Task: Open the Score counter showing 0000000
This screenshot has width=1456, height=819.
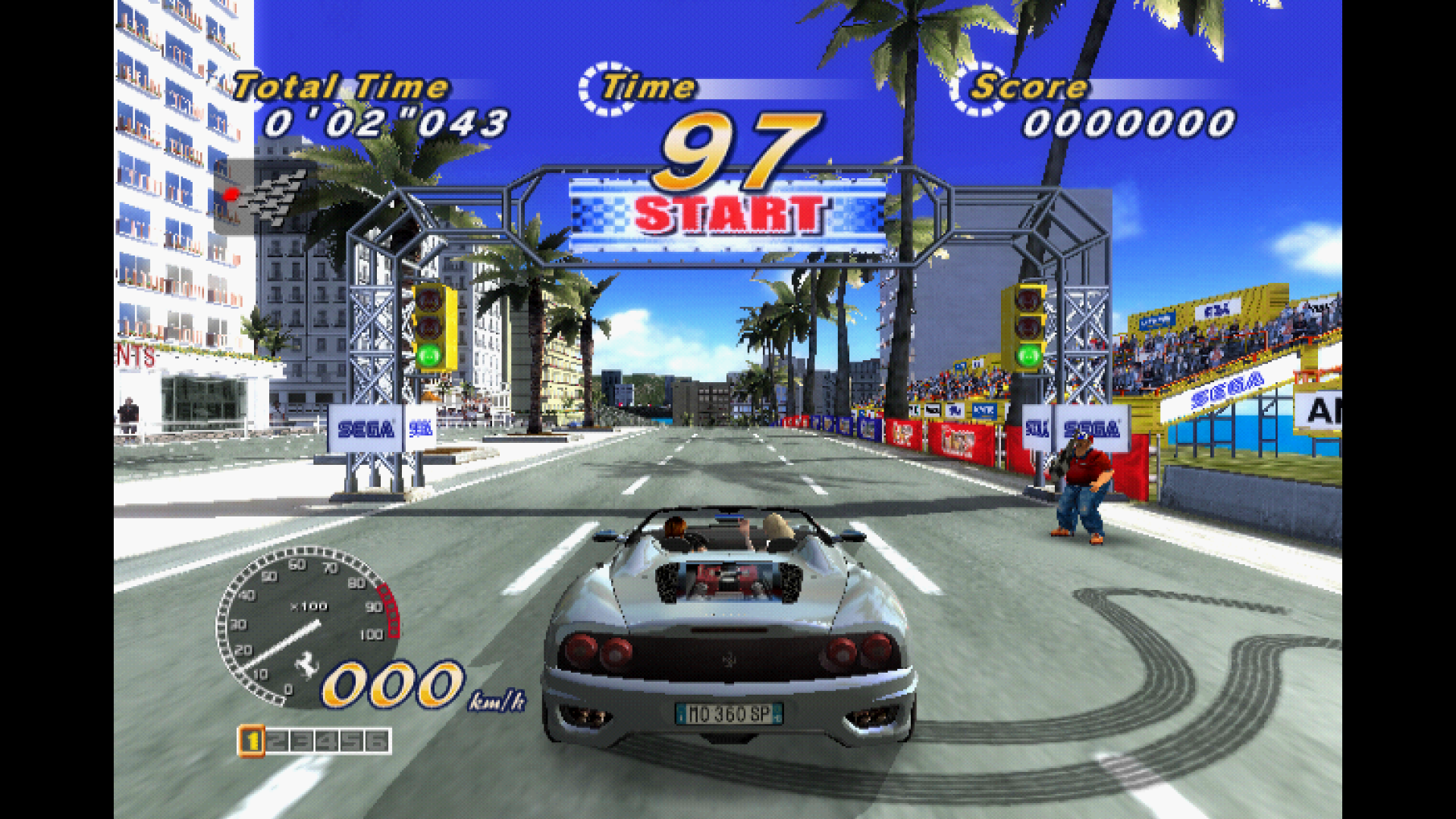Action: point(1130,121)
